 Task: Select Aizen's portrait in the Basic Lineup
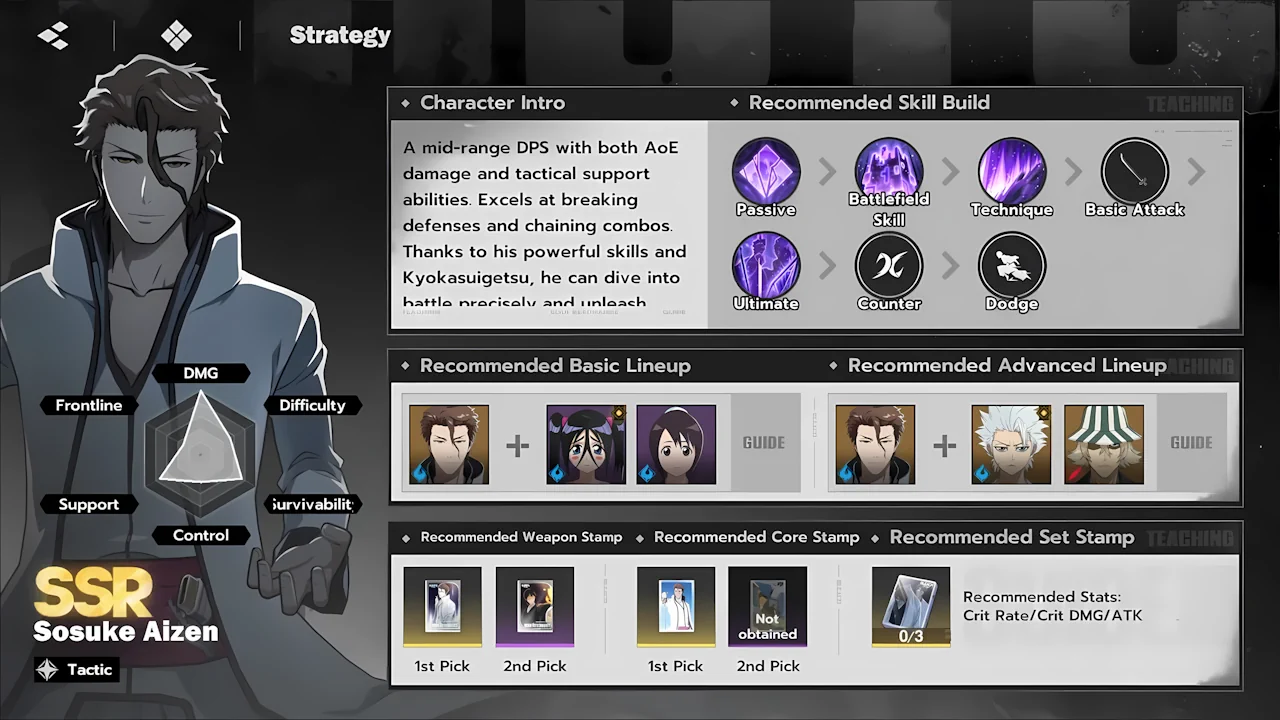(448, 442)
